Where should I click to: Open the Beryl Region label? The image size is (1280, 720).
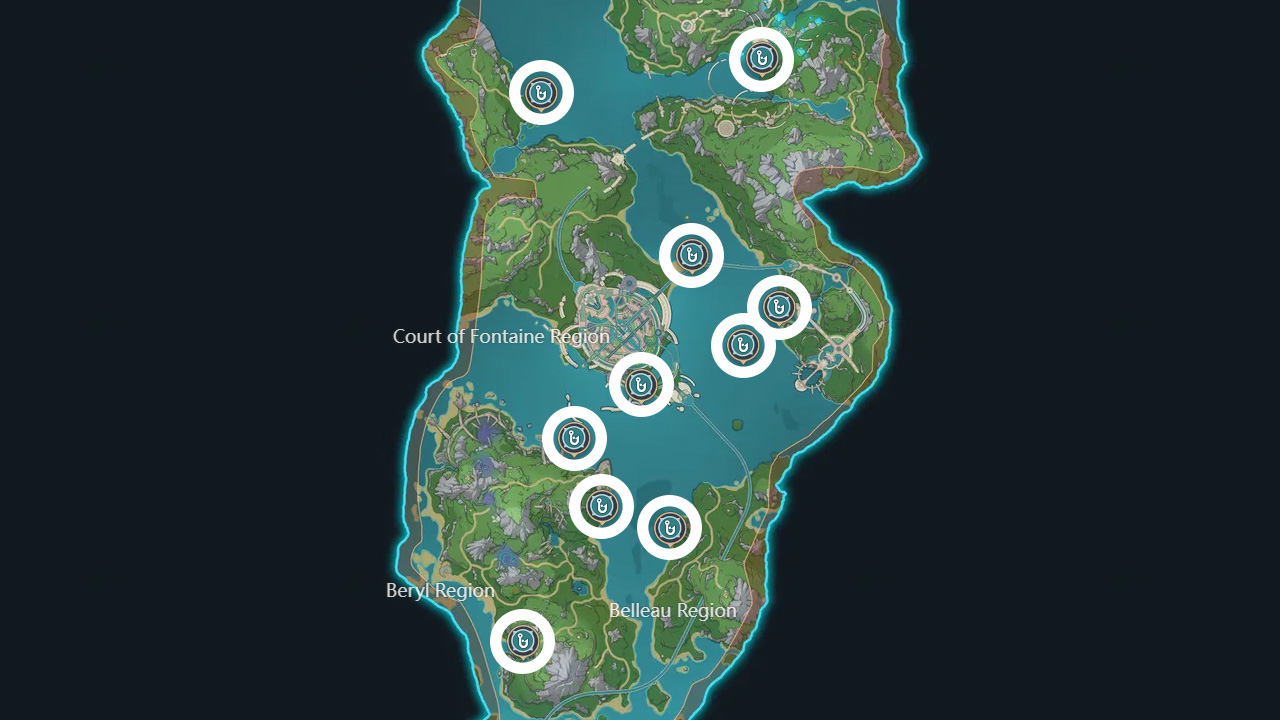tap(441, 590)
